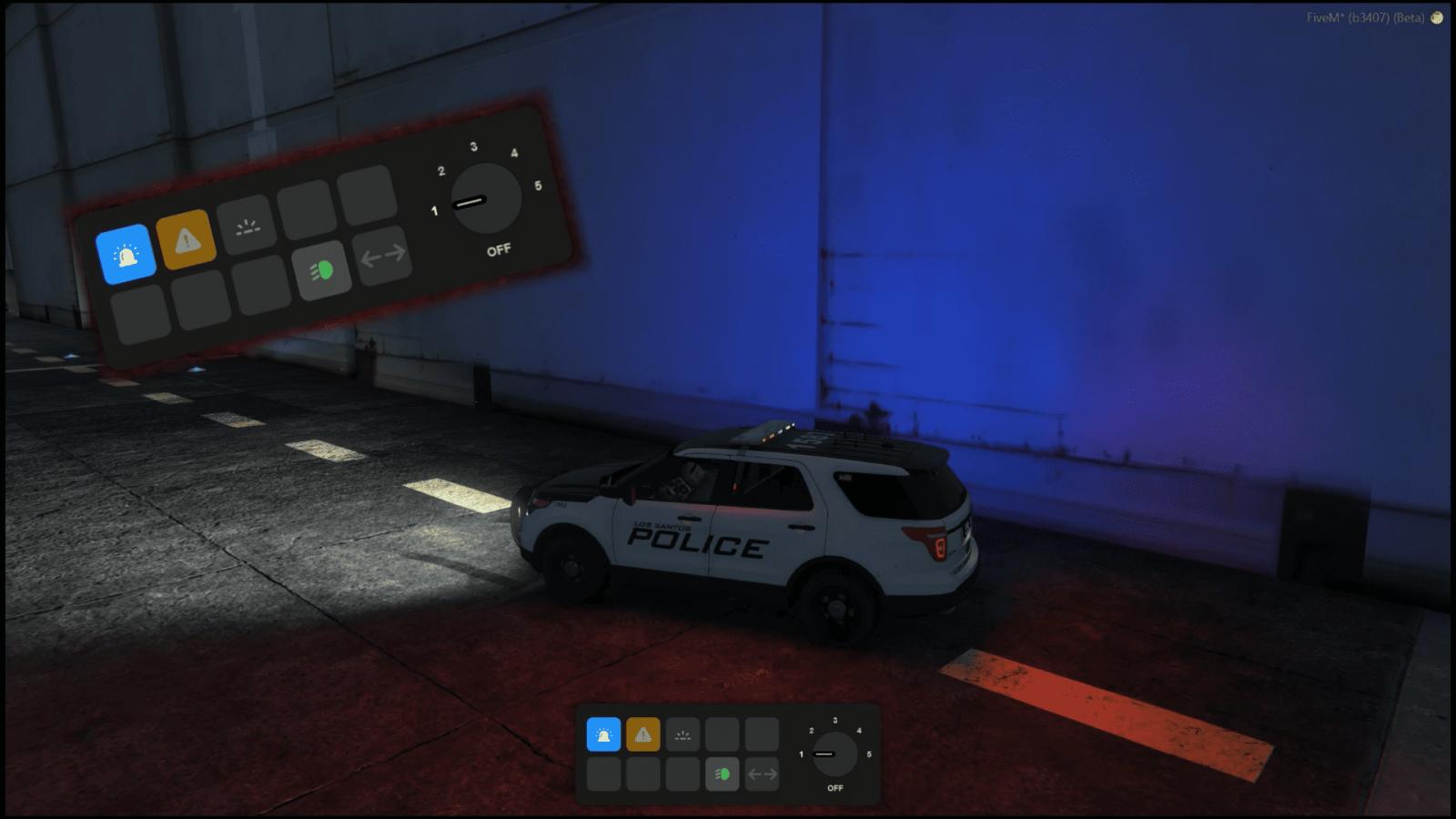1456x819 pixels.
Task: Click the blue siren icon on the bottom HUD panel
Action: coord(604,733)
